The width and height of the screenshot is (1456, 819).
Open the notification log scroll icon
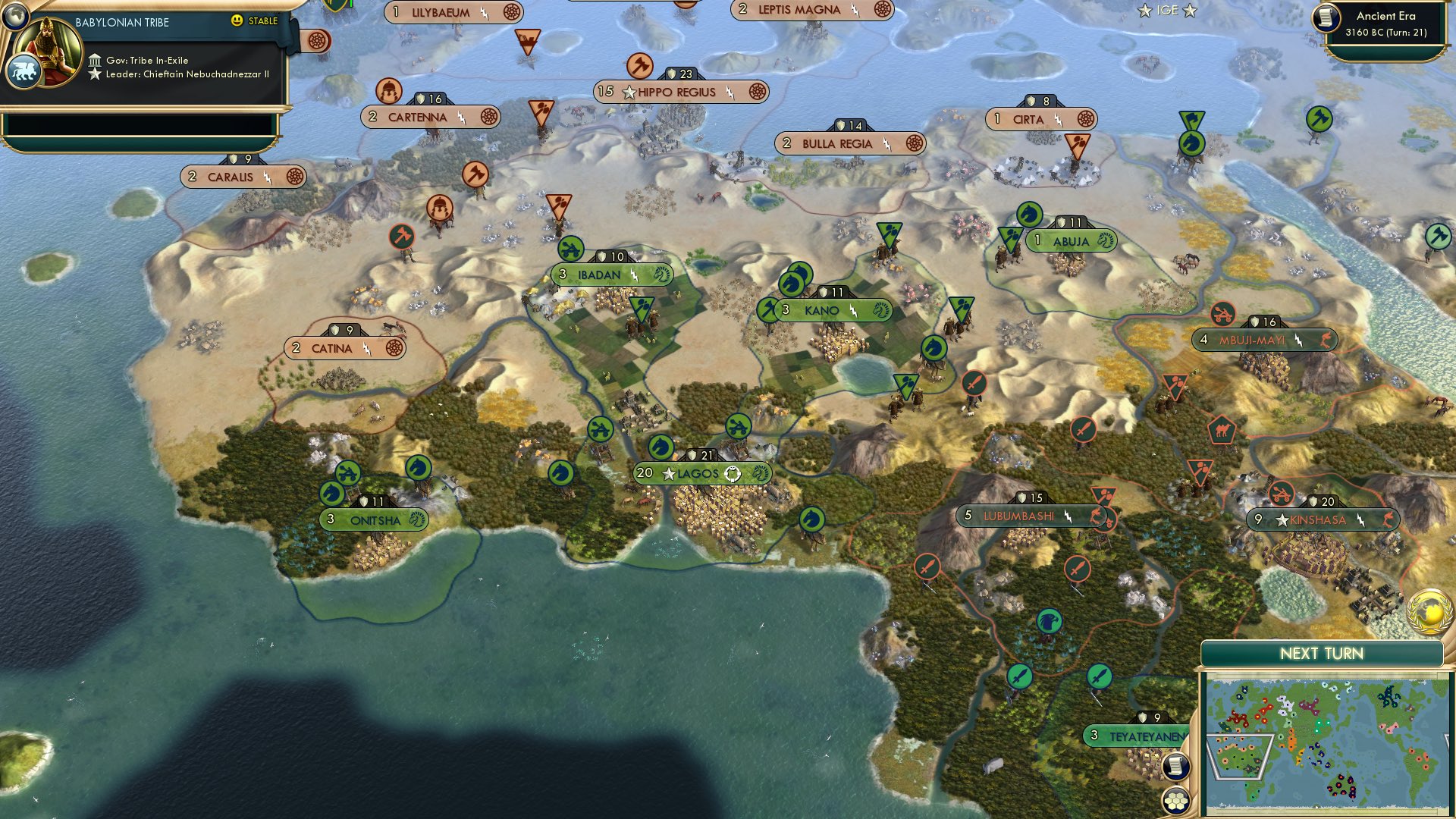coord(1174,767)
